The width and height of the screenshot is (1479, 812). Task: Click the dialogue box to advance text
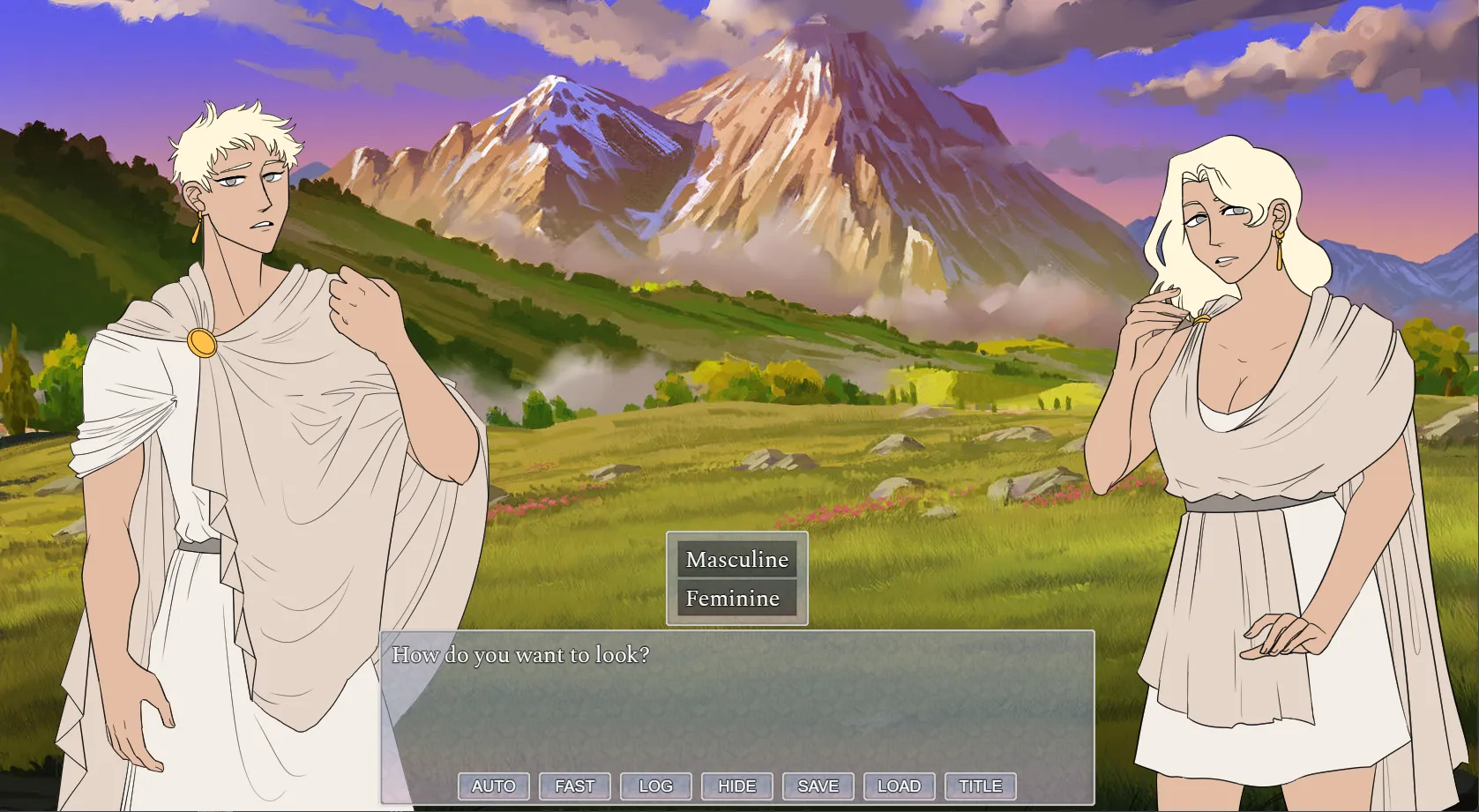tap(736, 705)
